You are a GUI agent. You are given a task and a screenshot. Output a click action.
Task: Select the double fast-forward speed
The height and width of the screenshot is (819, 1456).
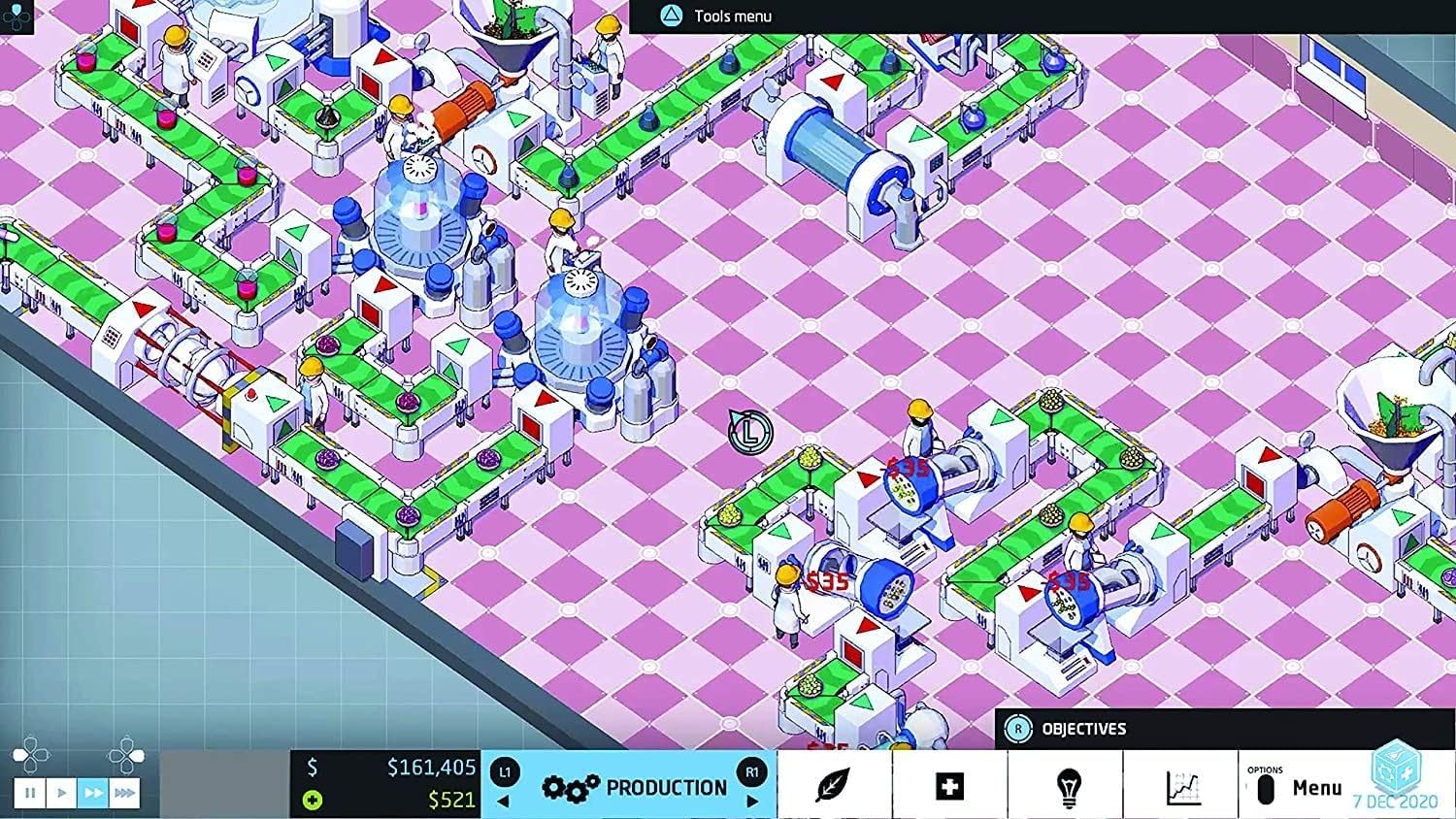click(93, 793)
